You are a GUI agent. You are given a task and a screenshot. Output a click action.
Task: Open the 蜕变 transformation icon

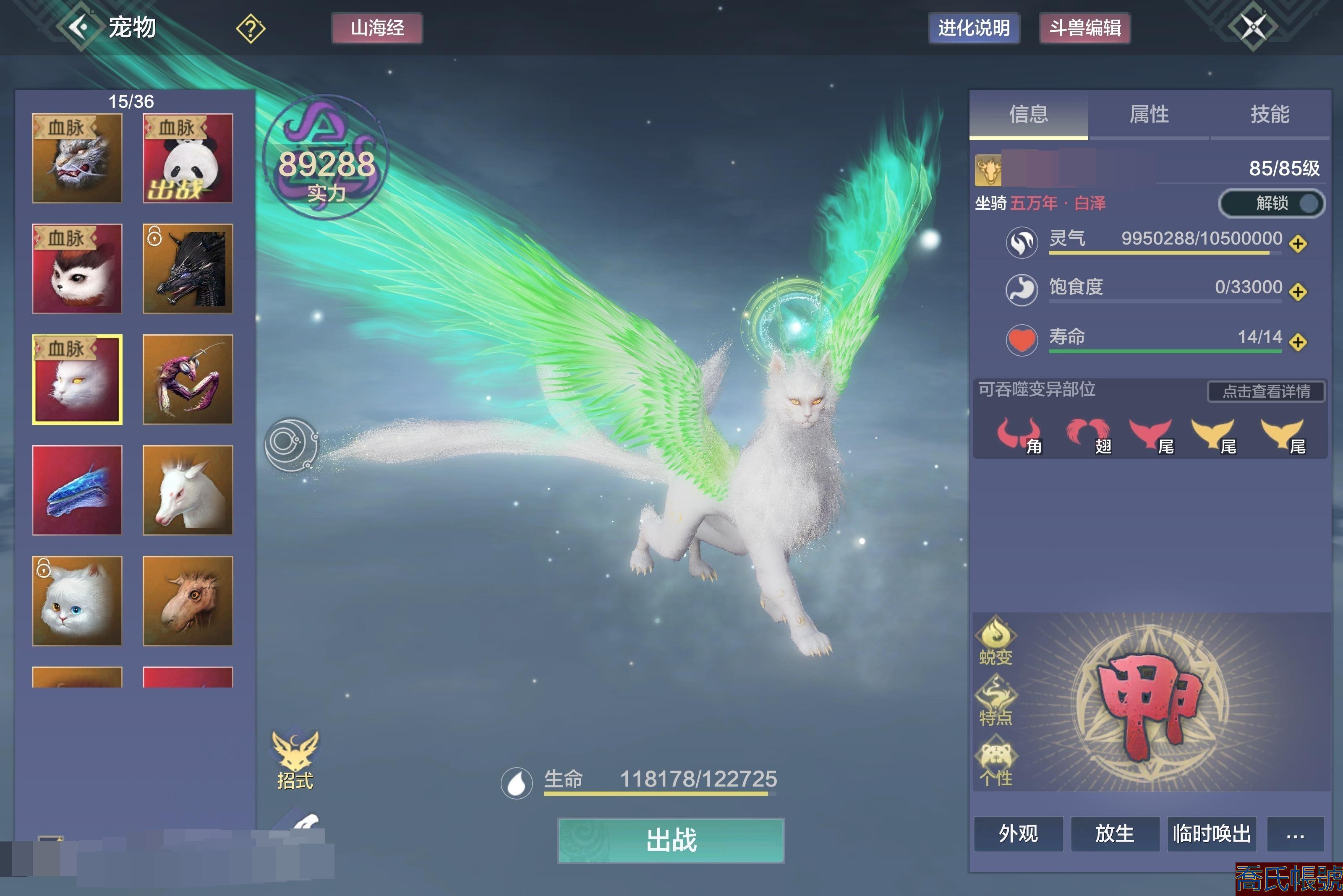coord(996,640)
